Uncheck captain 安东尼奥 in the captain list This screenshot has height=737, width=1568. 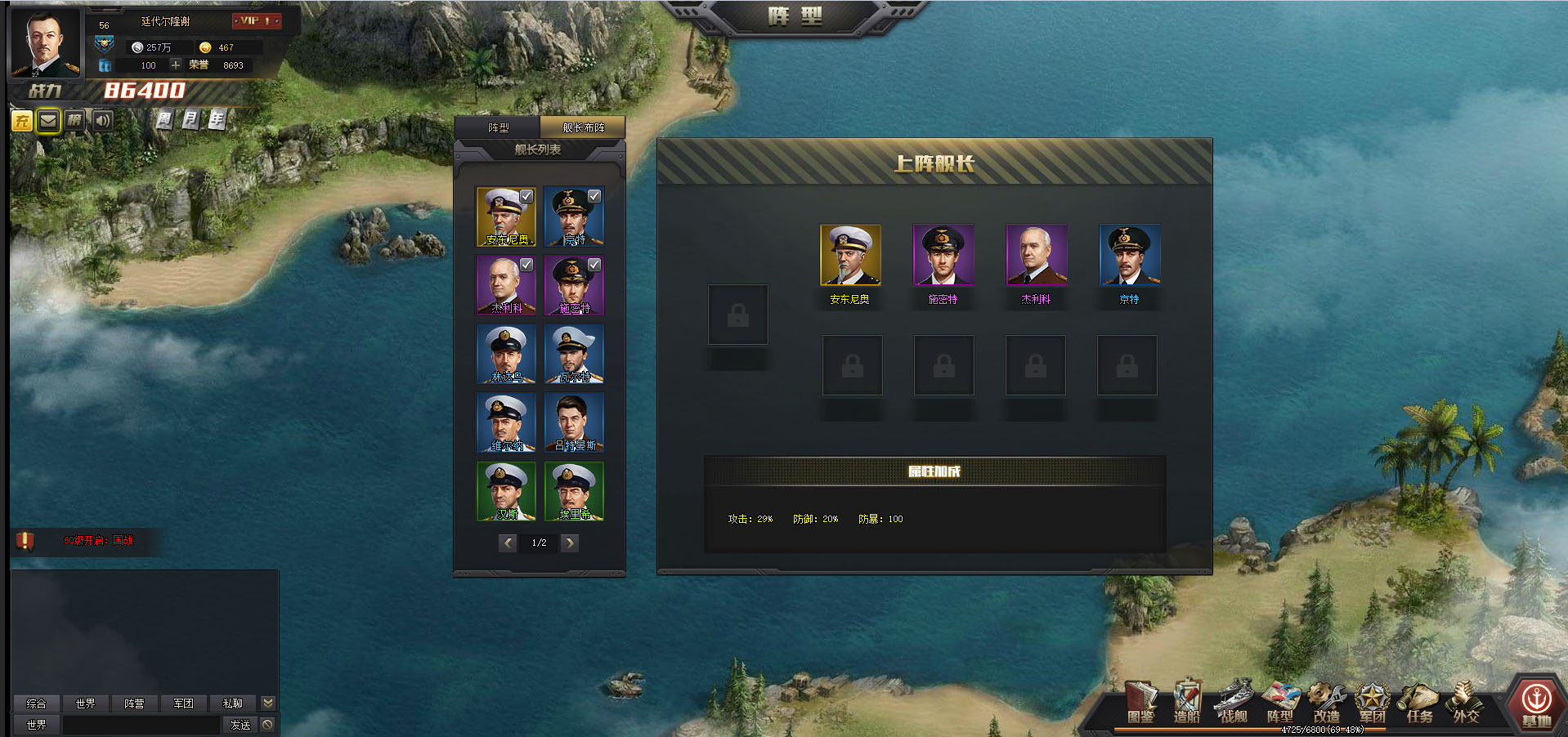526,197
